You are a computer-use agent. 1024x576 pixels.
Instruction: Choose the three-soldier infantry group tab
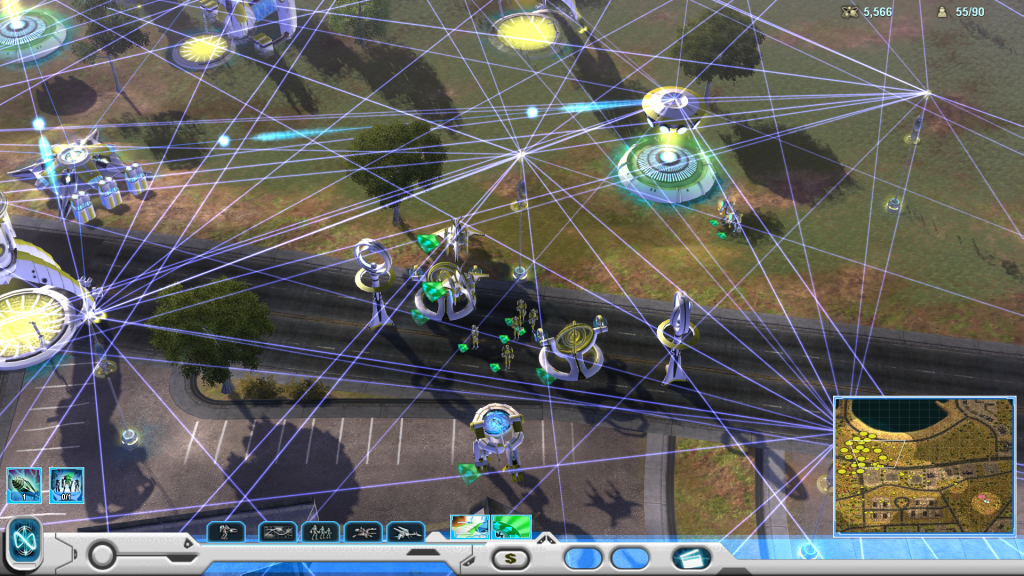click(x=320, y=532)
